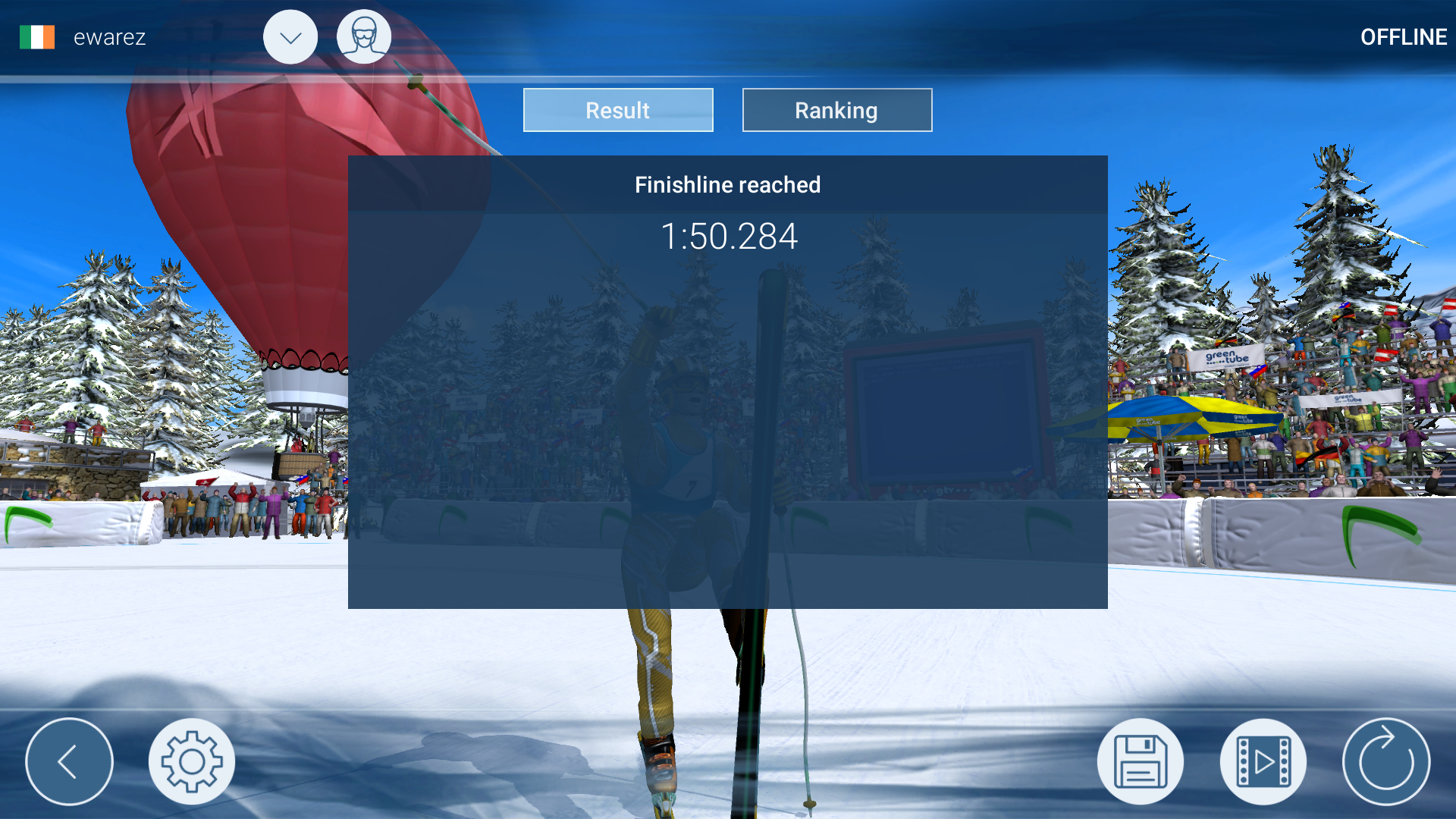Select the Irish flag

(x=37, y=36)
